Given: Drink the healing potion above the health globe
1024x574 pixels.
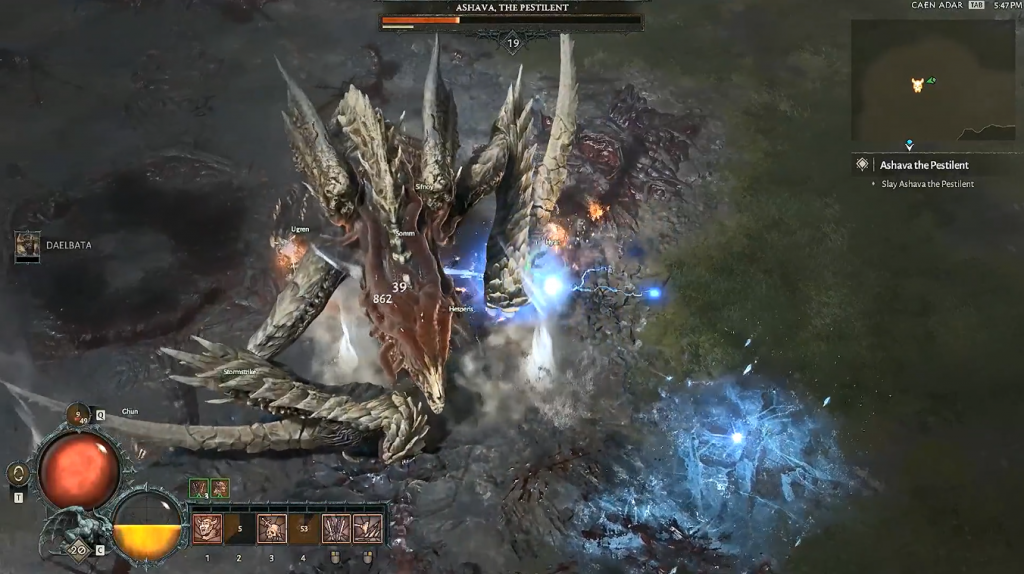Looking at the screenshot, I should click(79, 413).
